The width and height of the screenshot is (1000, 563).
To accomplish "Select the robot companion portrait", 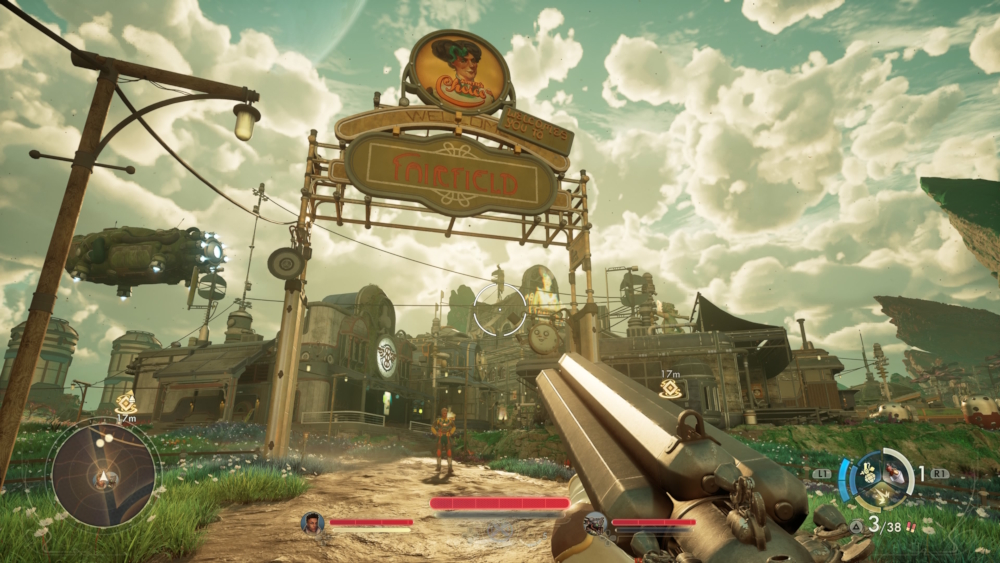I will coord(595,522).
